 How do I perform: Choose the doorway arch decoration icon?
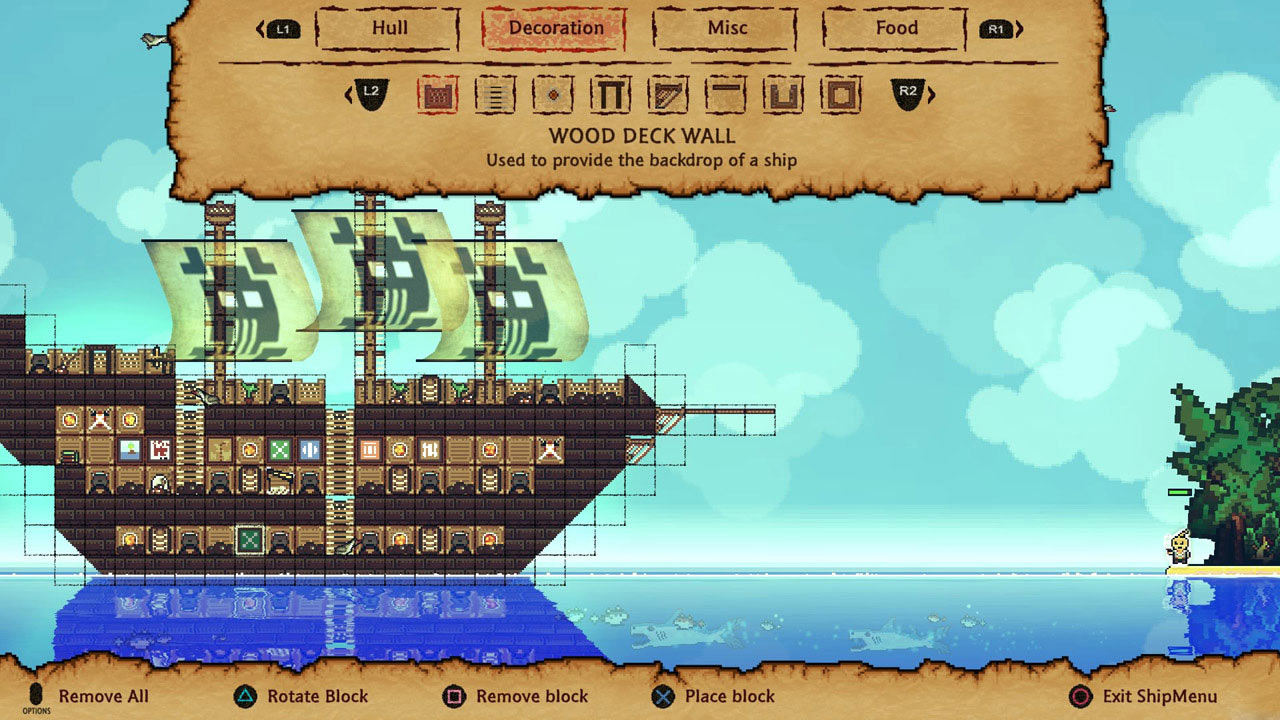coord(612,94)
